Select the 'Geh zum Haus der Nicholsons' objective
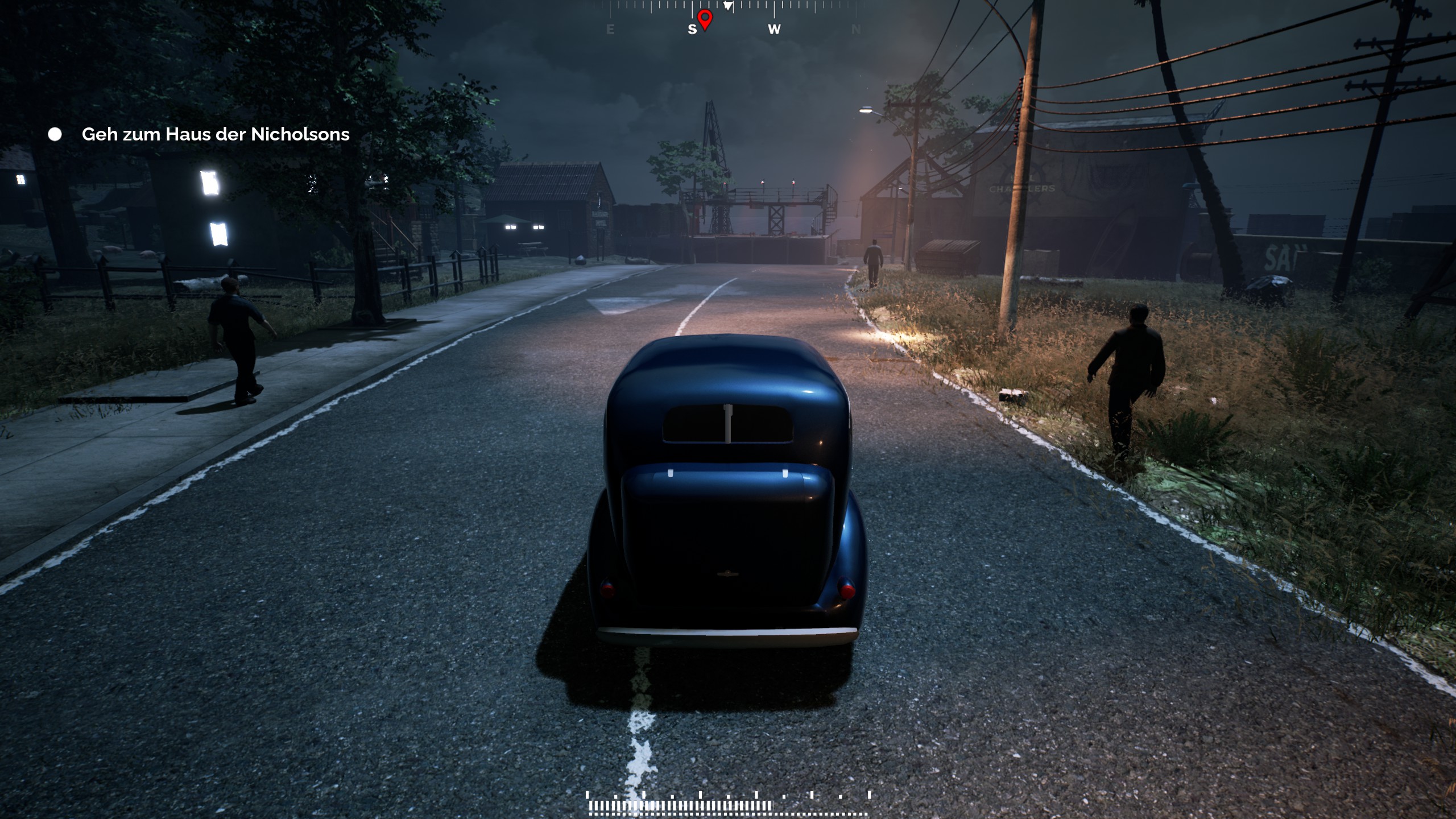Image resolution: width=1456 pixels, height=819 pixels. [215, 134]
